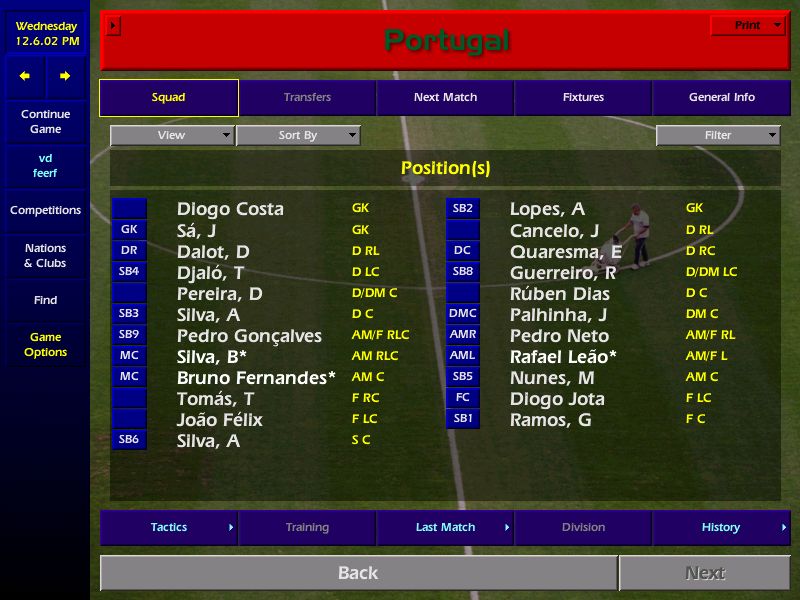Open Game Options
Viewport: 800px width, 600px height.
(x=45, y=345)
